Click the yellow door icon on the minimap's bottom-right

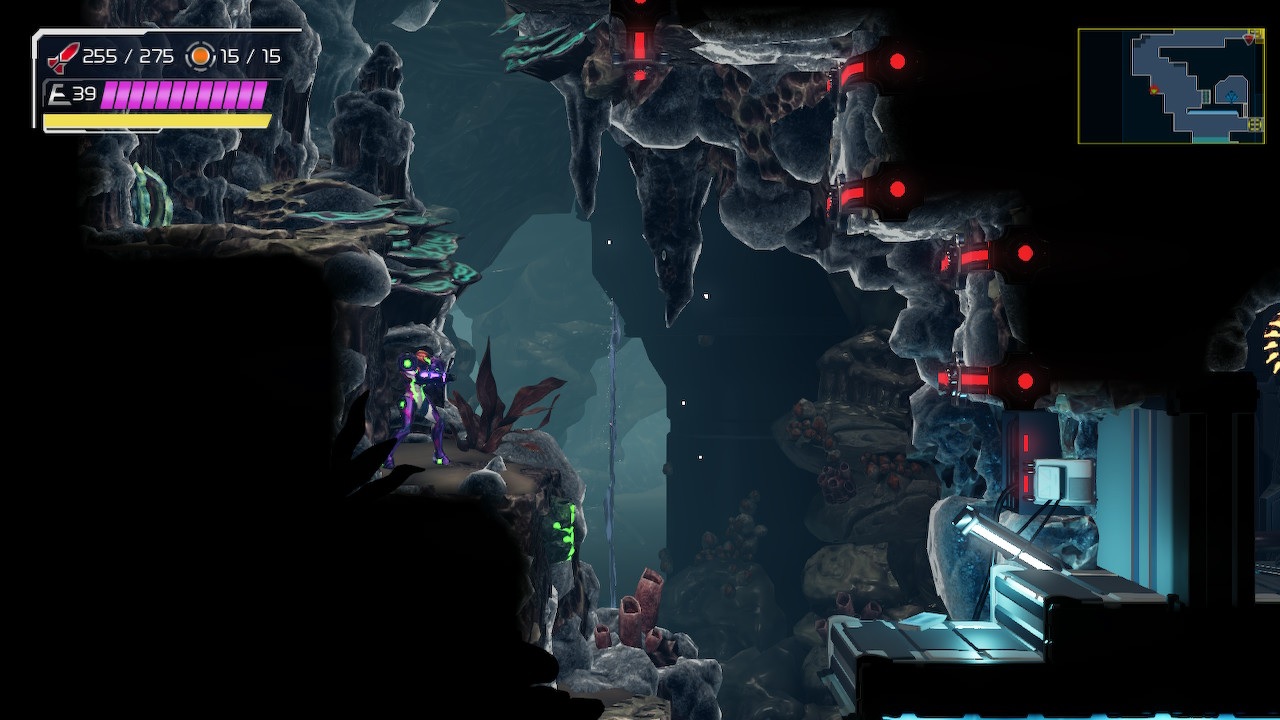[x=1255, y=125]
